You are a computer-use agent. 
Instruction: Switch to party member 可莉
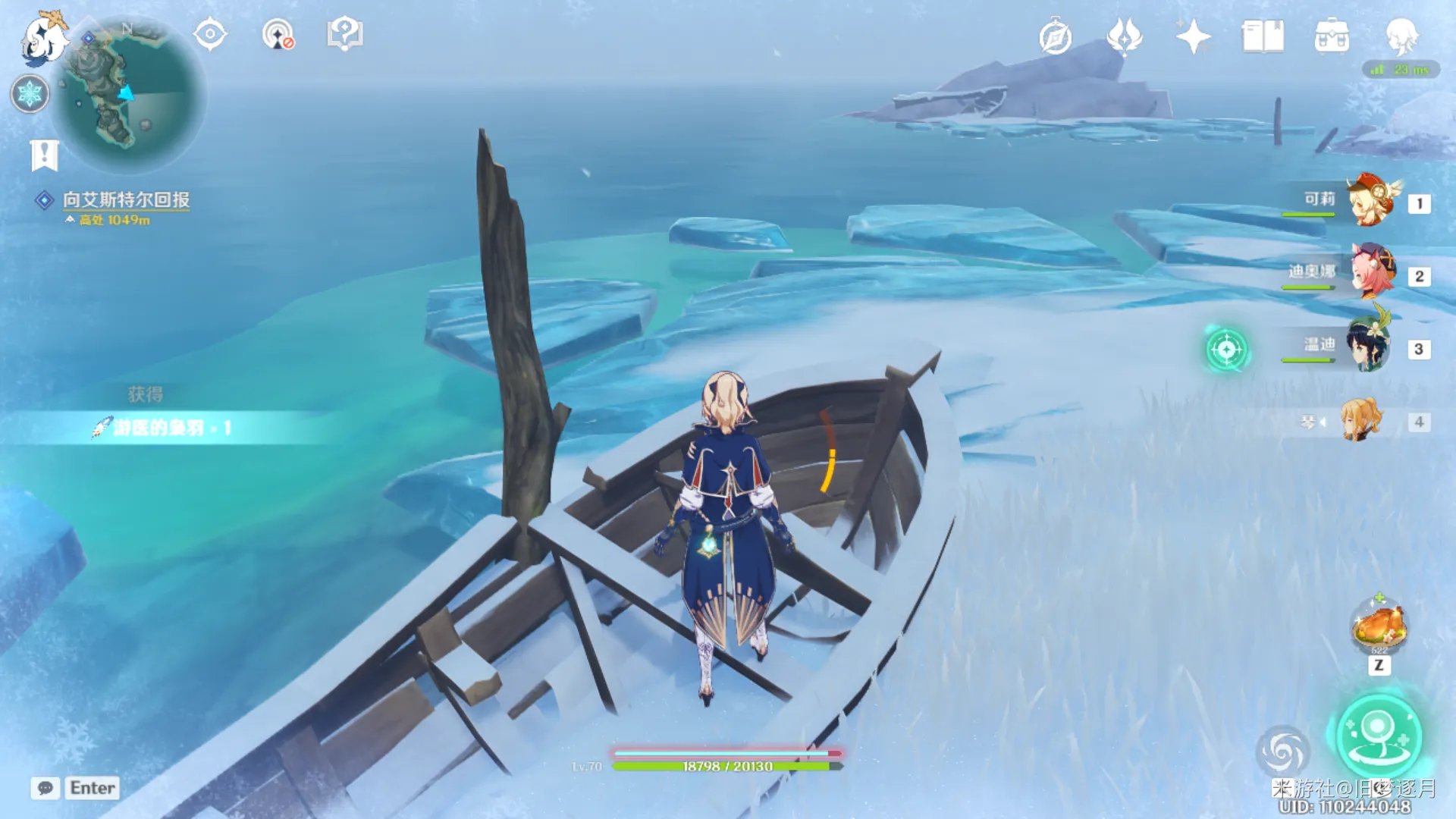(1371, 202)
